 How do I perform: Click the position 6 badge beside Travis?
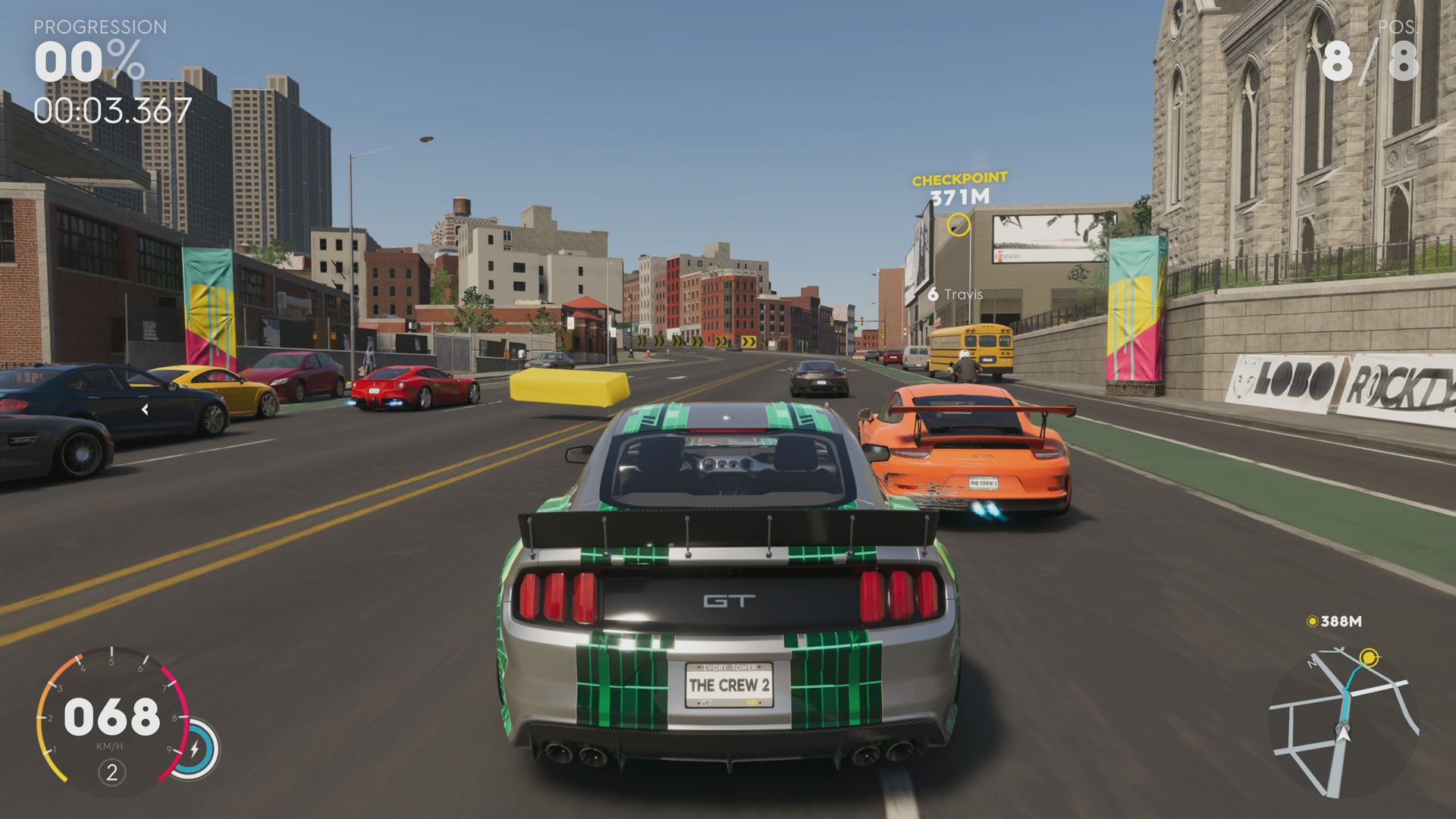pos(934,293)
